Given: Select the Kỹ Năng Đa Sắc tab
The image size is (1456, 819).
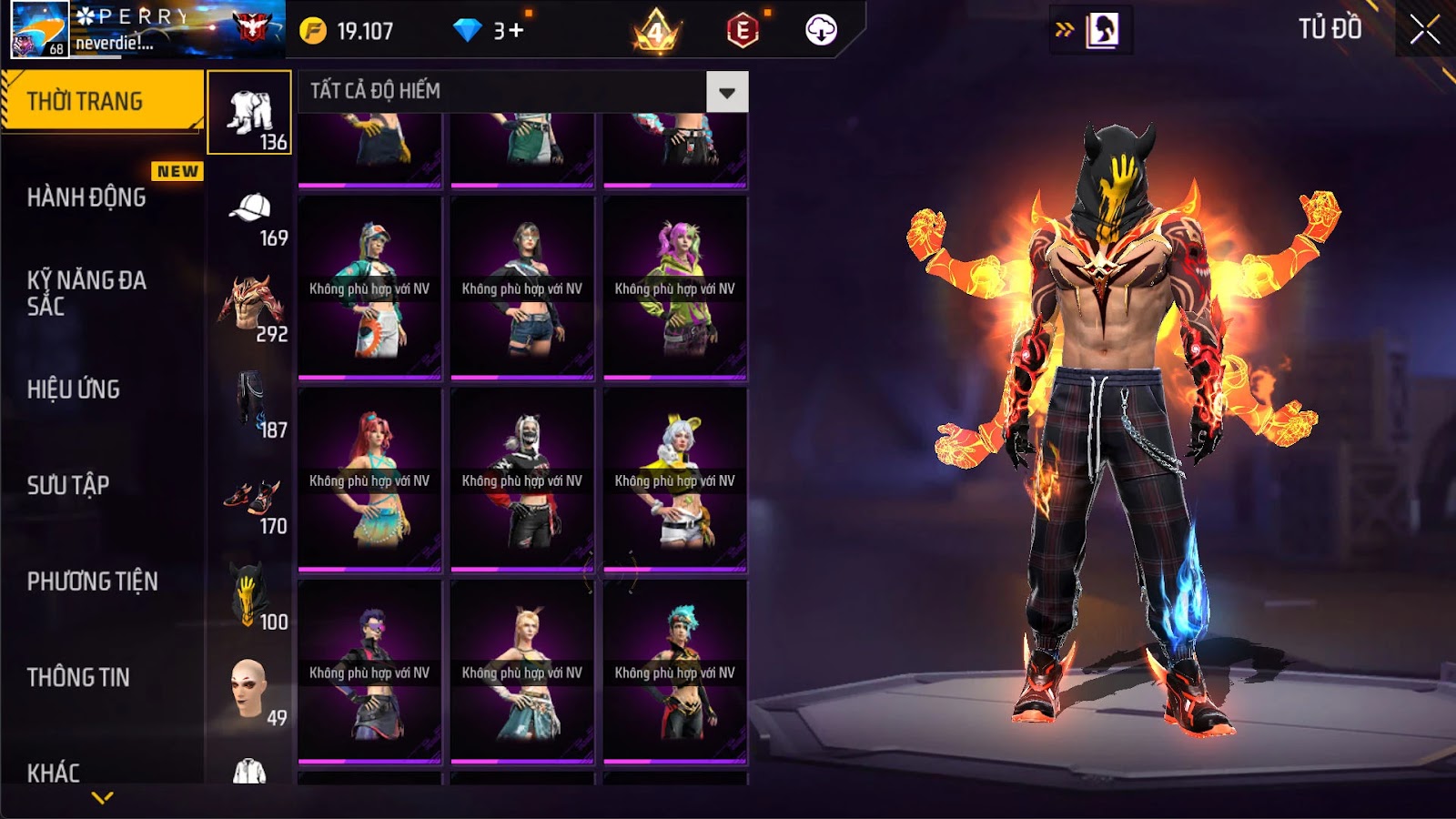Looking at the screenshot, I should click(x=86, y=293).
